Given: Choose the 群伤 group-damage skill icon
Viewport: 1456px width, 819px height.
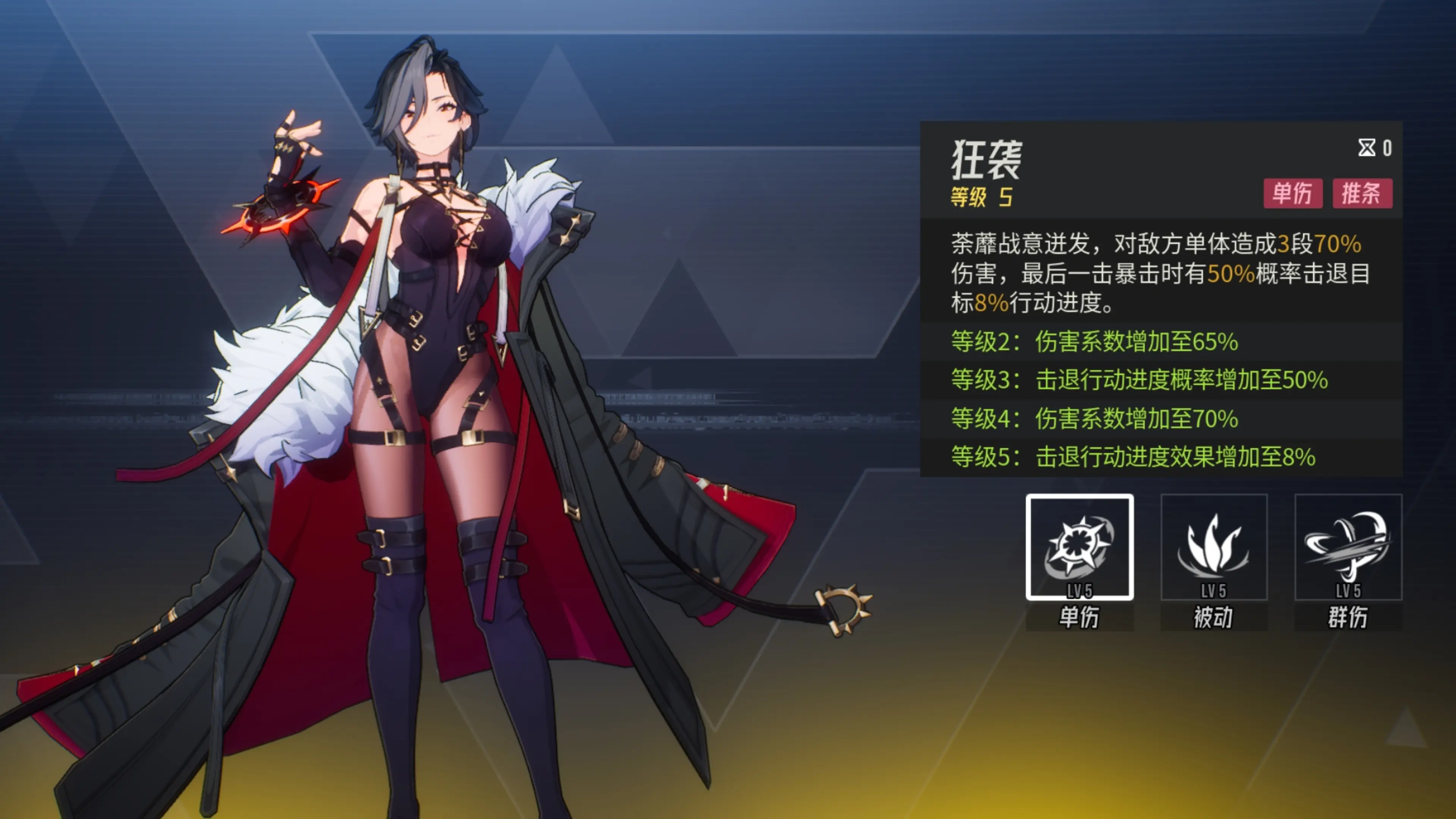Looking at the screenshot, I should pos(1348,547).
